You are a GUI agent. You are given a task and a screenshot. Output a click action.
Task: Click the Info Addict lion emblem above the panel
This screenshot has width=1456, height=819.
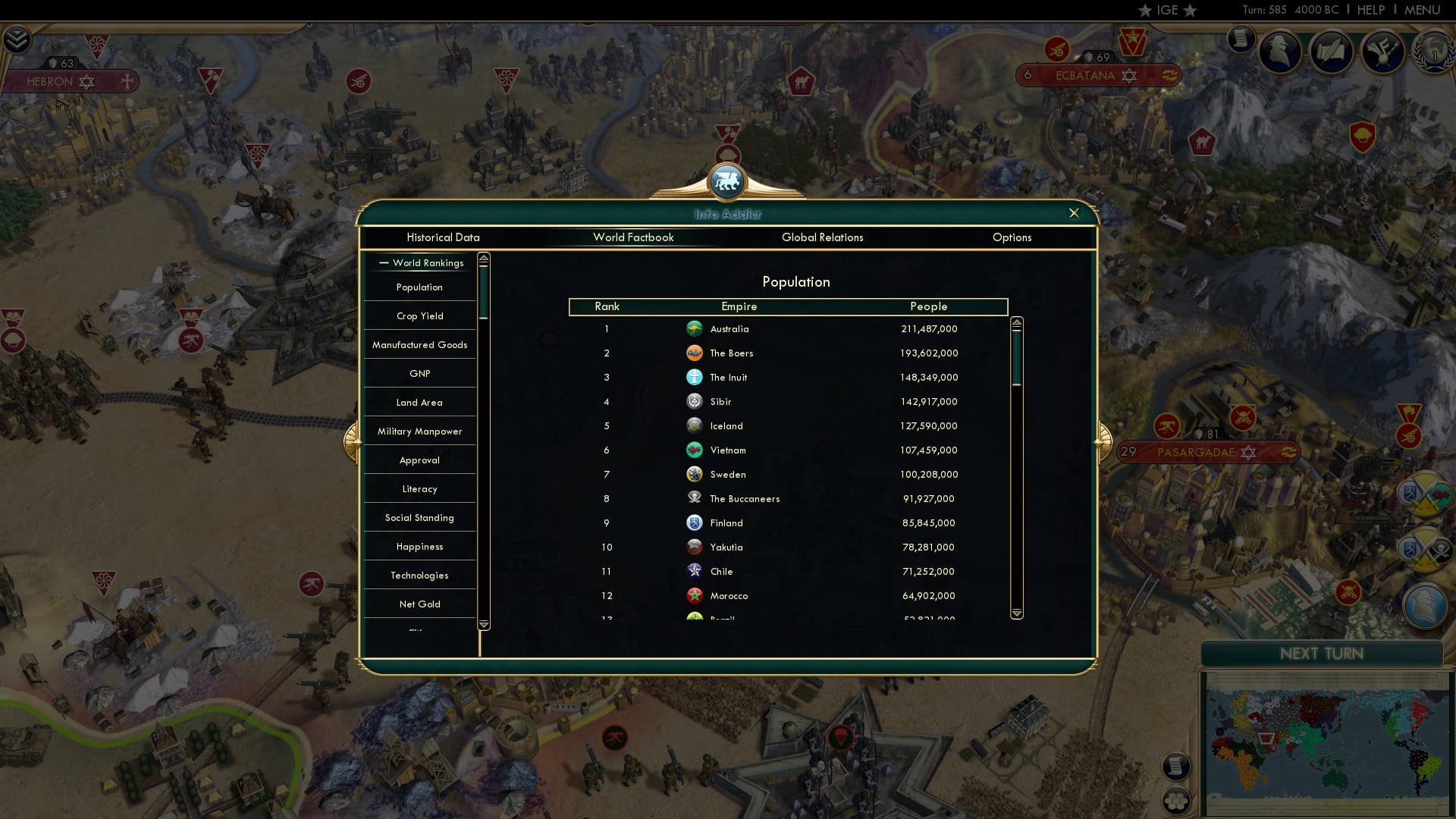[727, 180]
